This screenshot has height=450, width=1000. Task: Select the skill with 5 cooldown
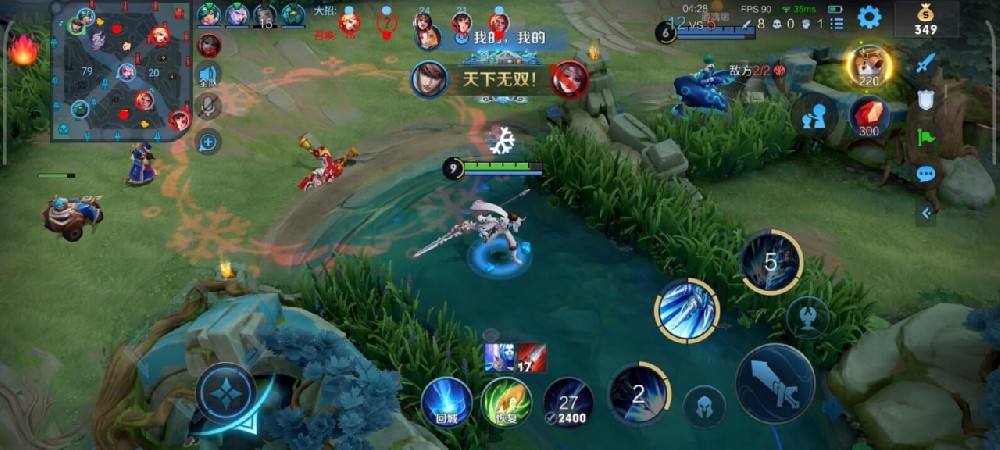click(771, 262)
